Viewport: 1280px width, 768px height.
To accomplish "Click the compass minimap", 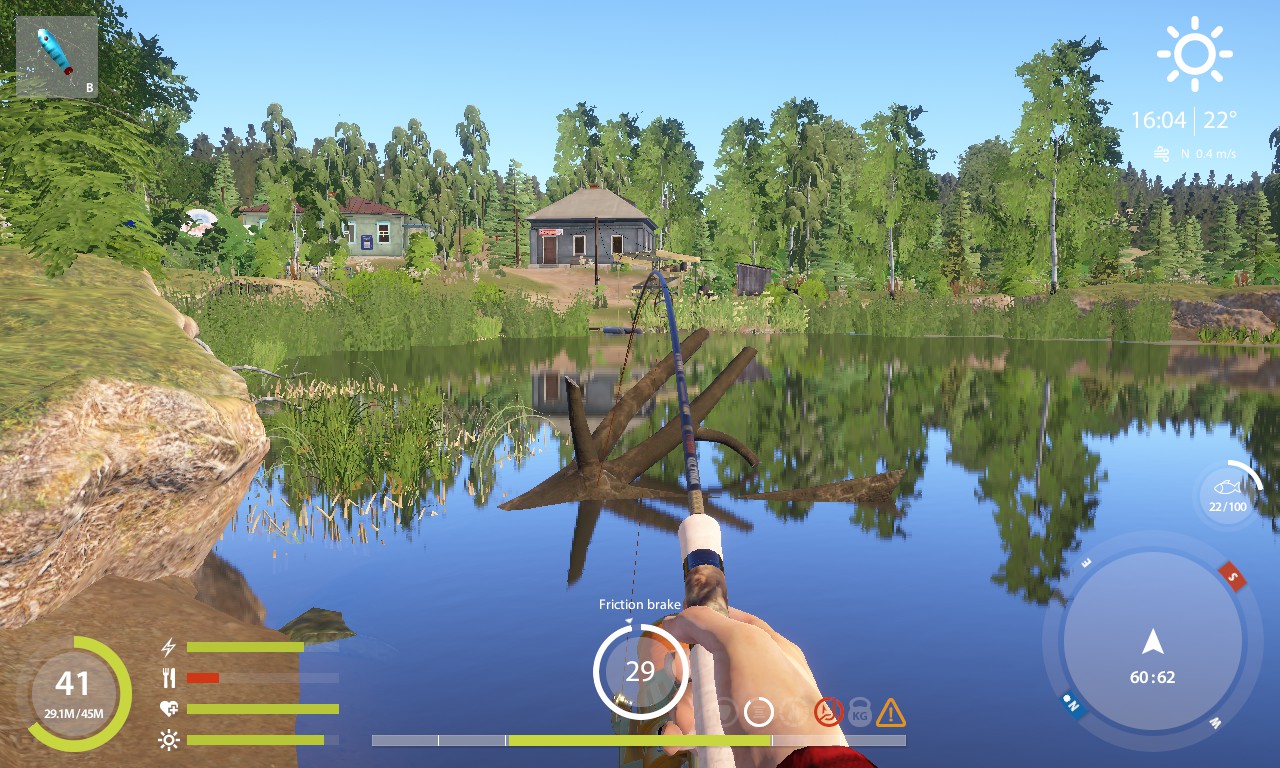I will click(x=1152, y=641).
